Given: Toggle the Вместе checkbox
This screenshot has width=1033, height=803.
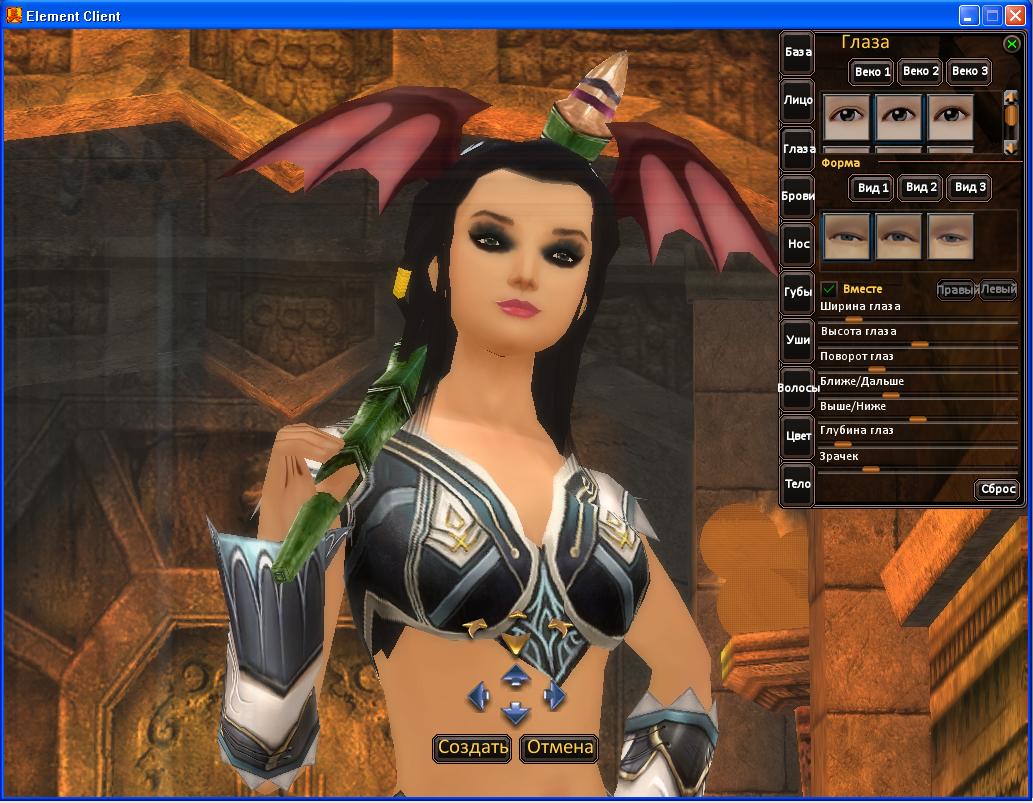Looking at the screenshot, I should tap(829, 290).
